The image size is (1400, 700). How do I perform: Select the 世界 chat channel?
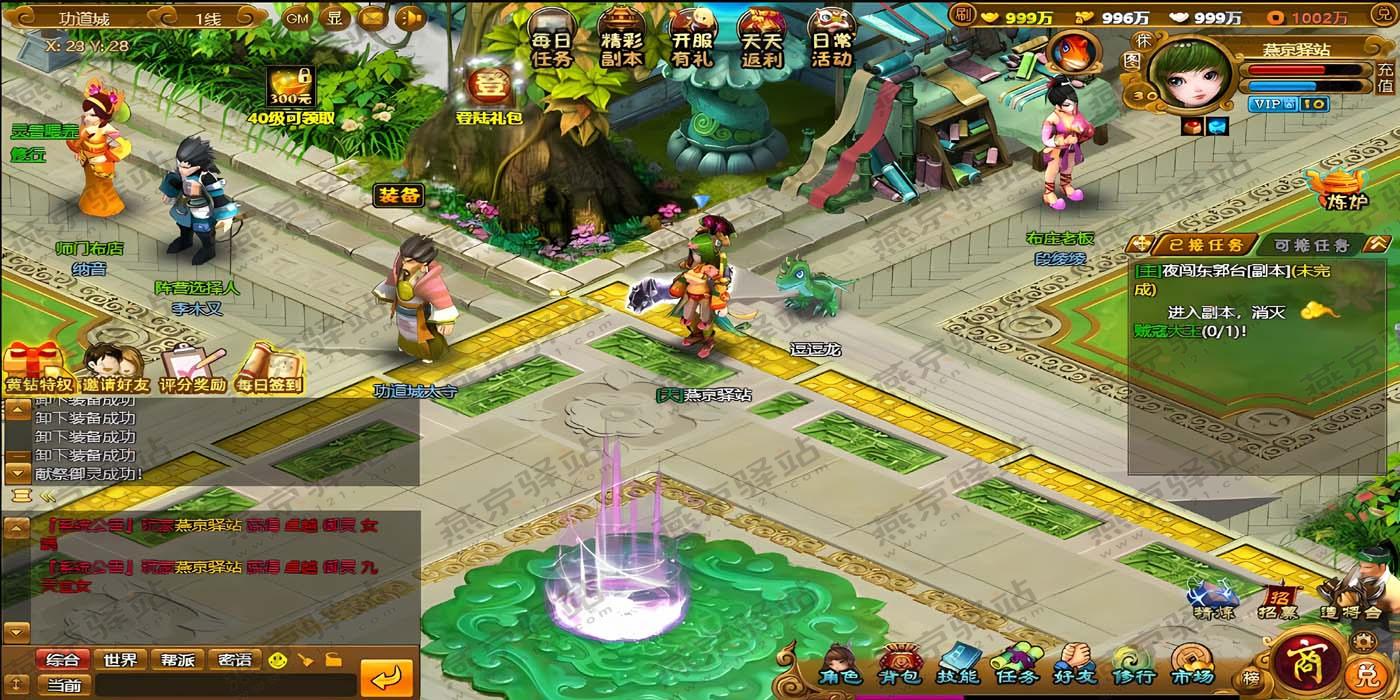tap(120, 660)
